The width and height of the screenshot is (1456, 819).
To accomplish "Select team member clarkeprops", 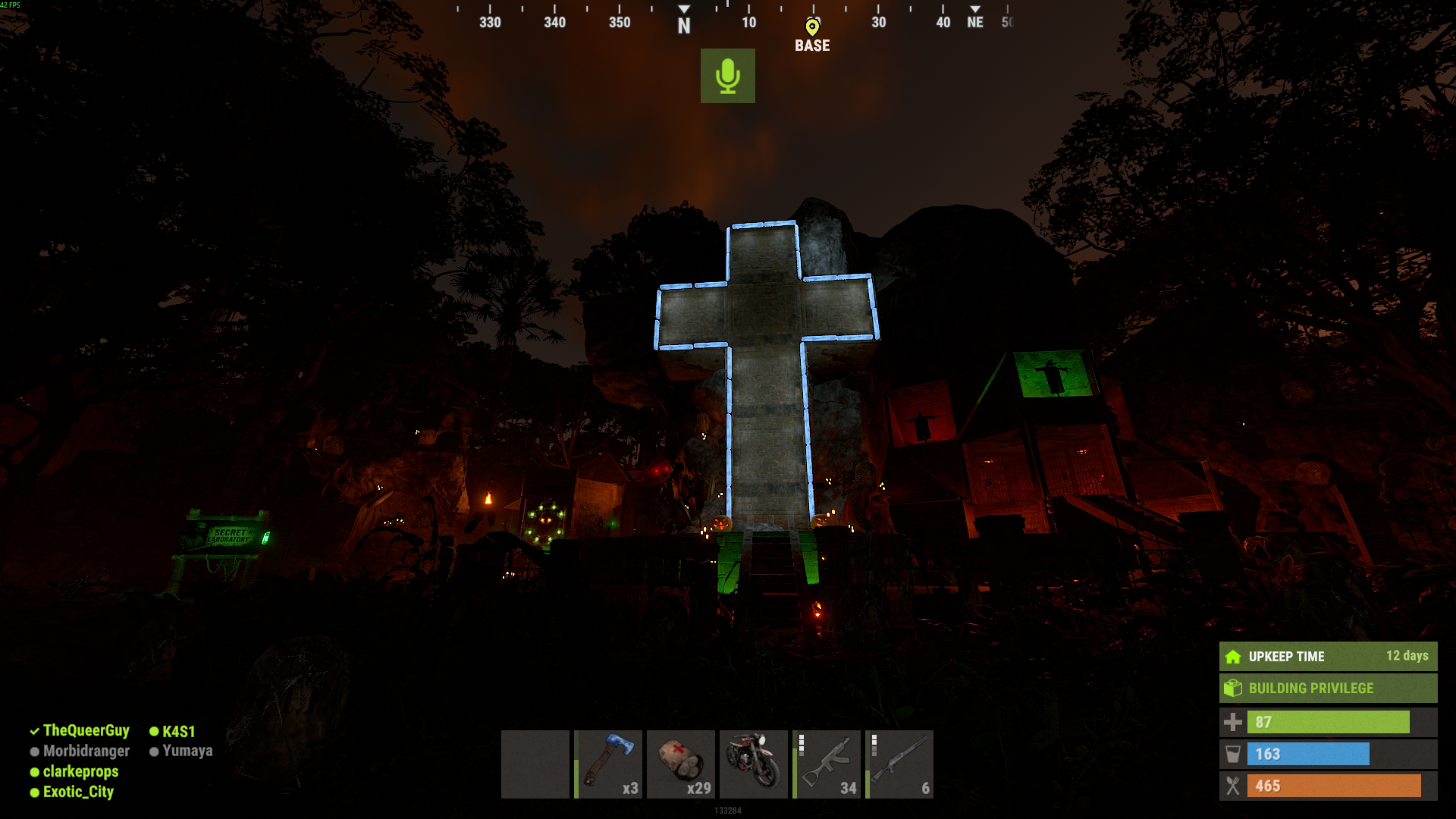I will click(80, 771).
